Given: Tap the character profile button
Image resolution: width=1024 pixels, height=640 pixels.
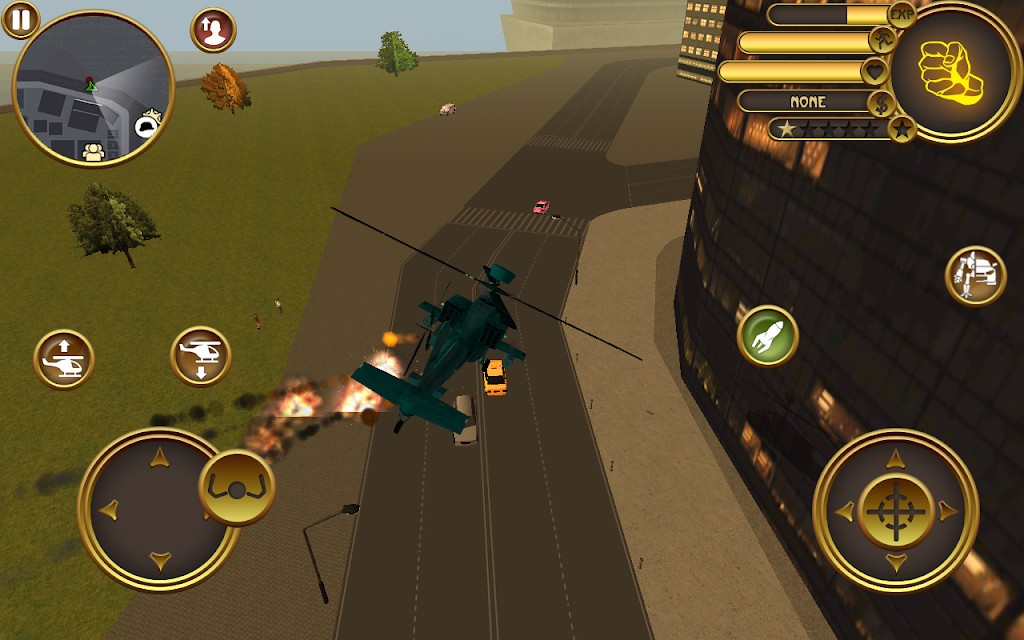Looking at the screenshot, I should [213, 30].
